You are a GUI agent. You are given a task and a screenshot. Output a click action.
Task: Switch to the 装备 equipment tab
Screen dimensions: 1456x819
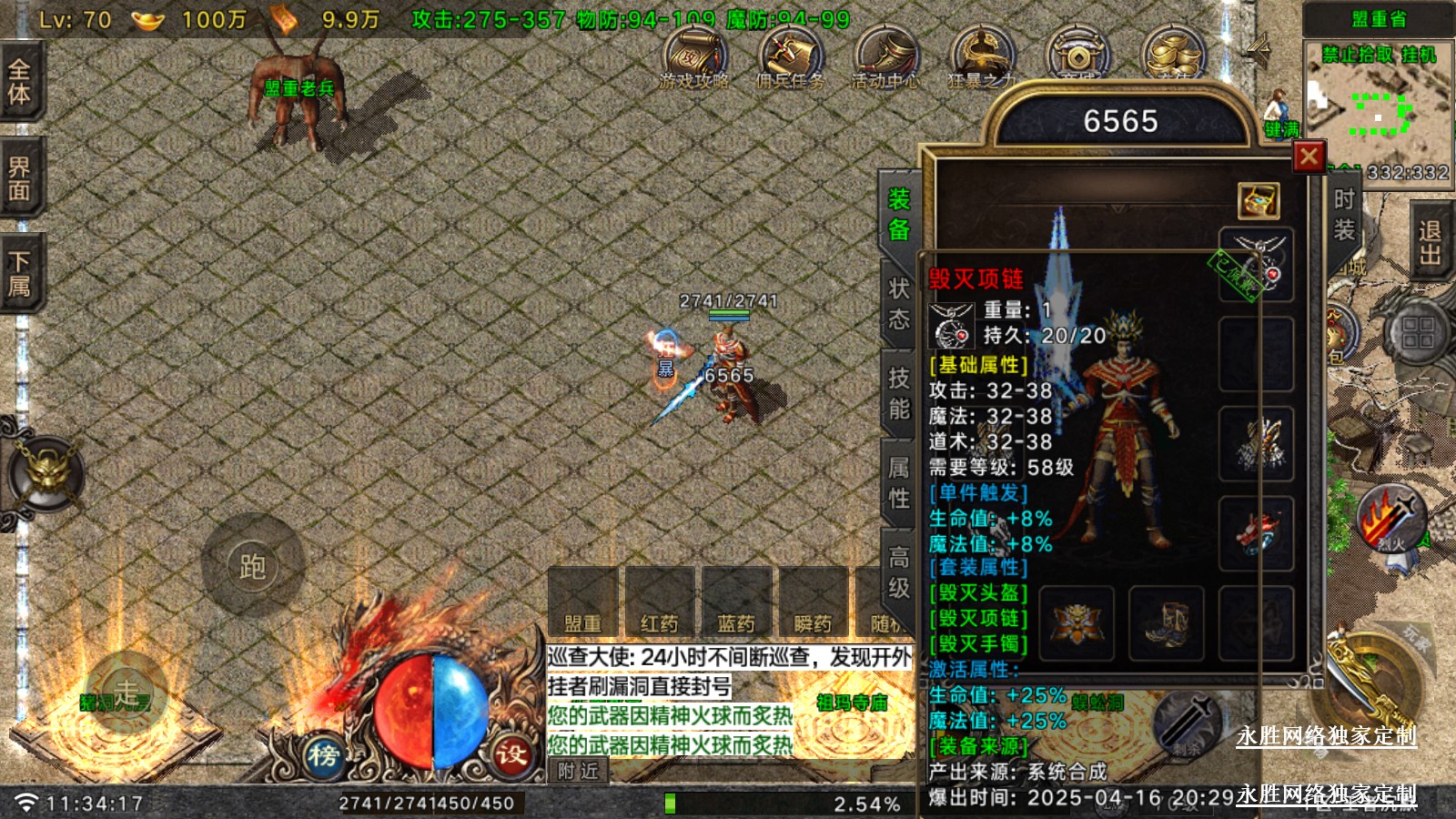[x=899, y=214]
